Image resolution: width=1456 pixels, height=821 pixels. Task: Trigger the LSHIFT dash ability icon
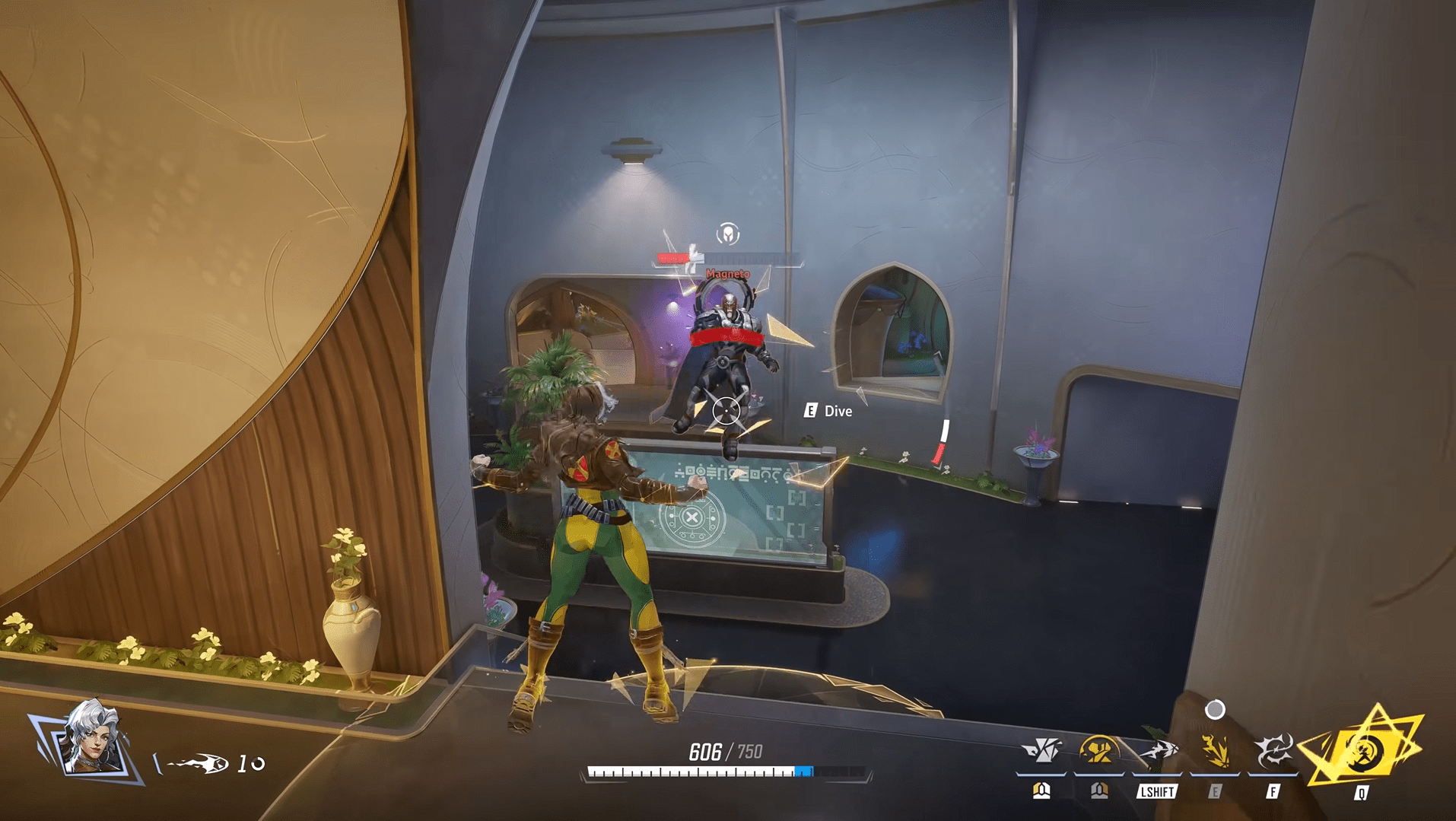click(x=1157, y=751)
